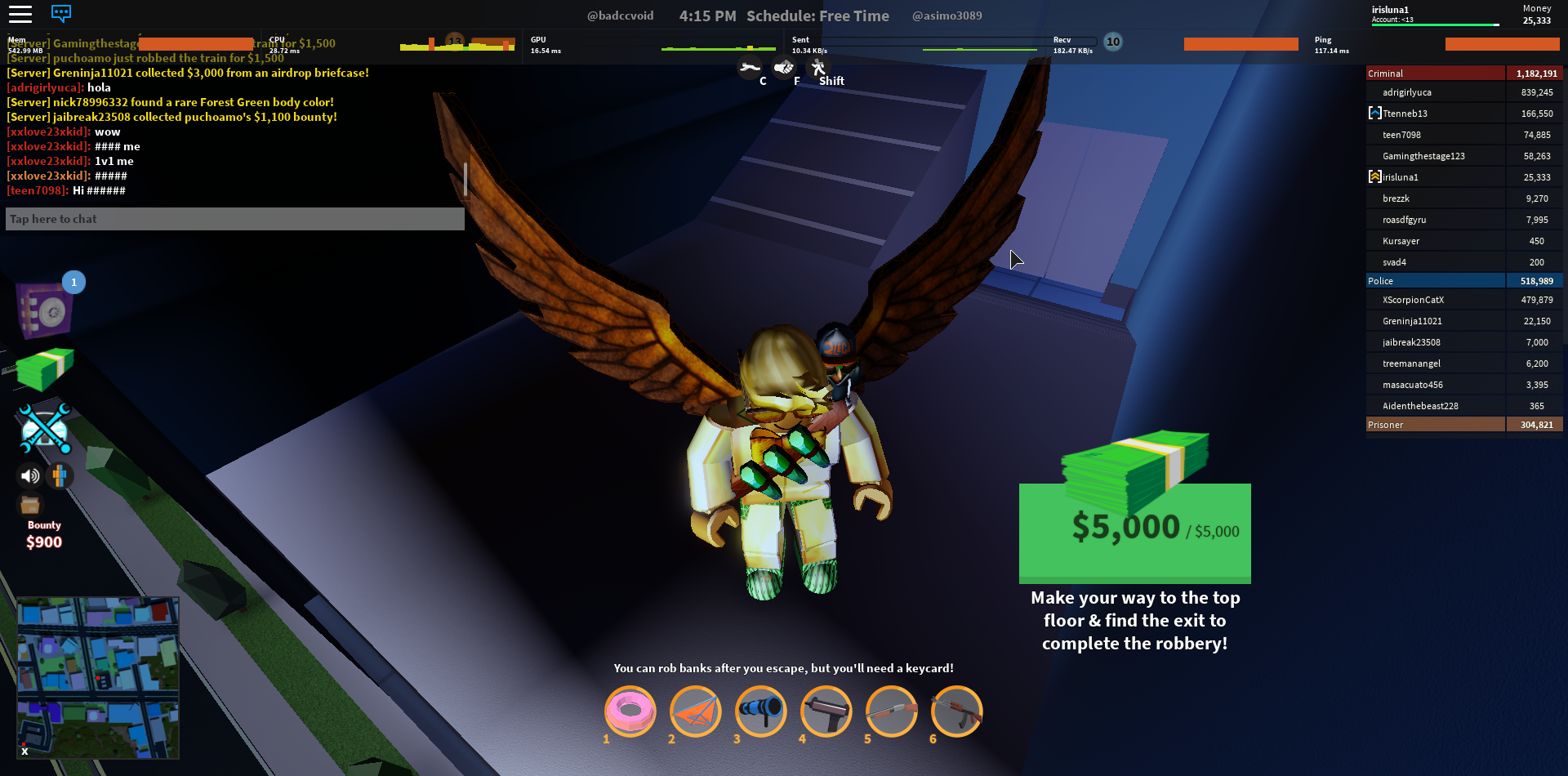Select the shotgun in hotbar slot 5

click(891, 711)
